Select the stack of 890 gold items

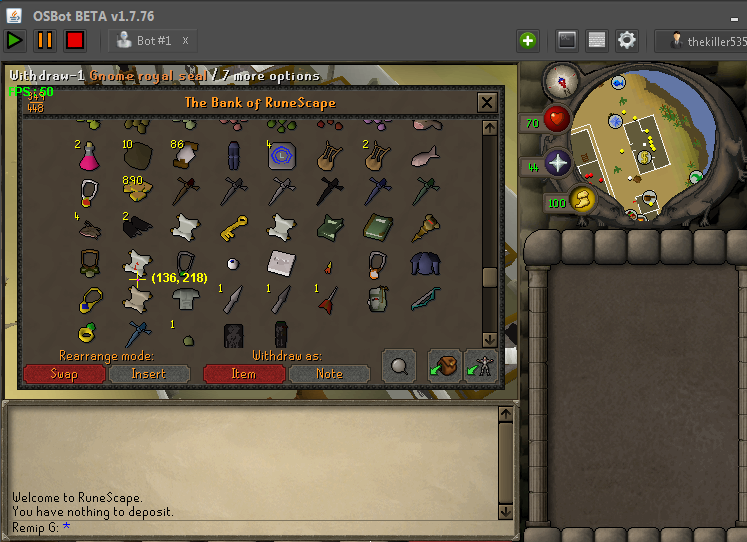tap(137, 190)
